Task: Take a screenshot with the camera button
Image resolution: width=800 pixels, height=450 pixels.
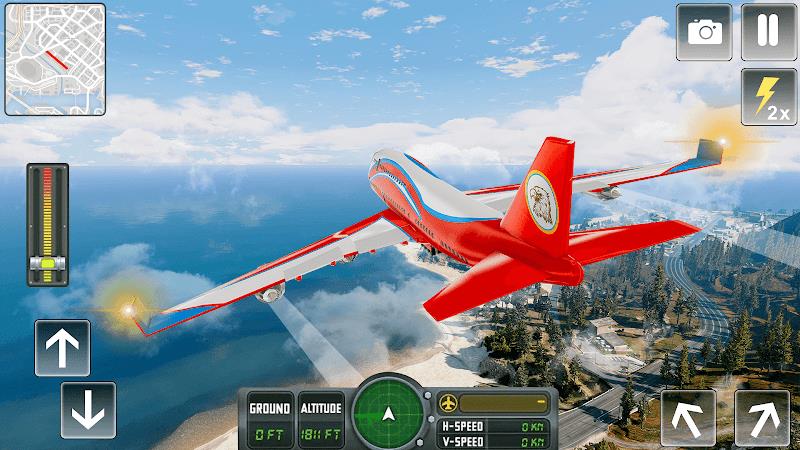Action: (x=704, y=31)
